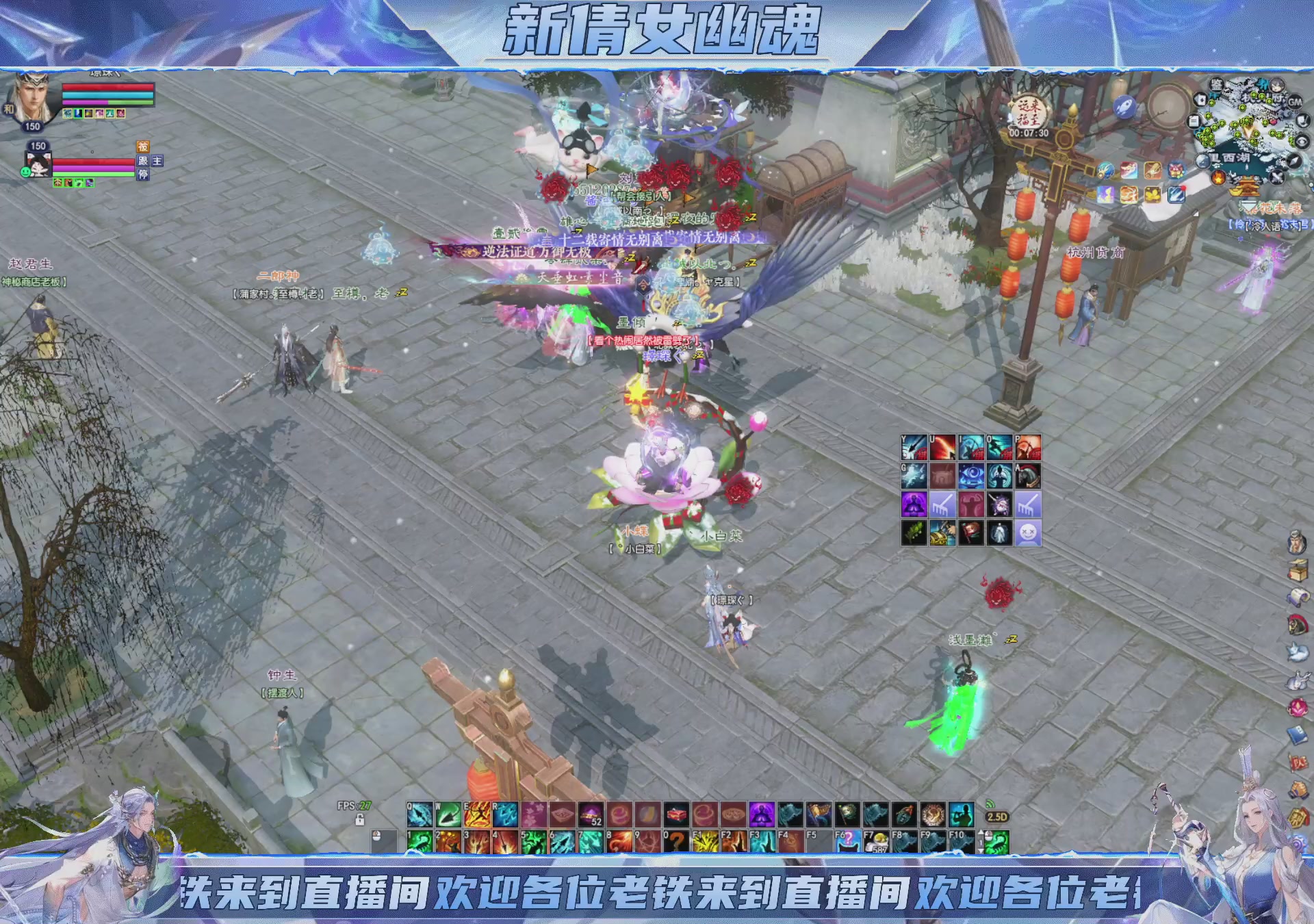Click the up arrow stepper right of the hotbar
This screenshot has height=924, width=1314.
click(981, 832)
